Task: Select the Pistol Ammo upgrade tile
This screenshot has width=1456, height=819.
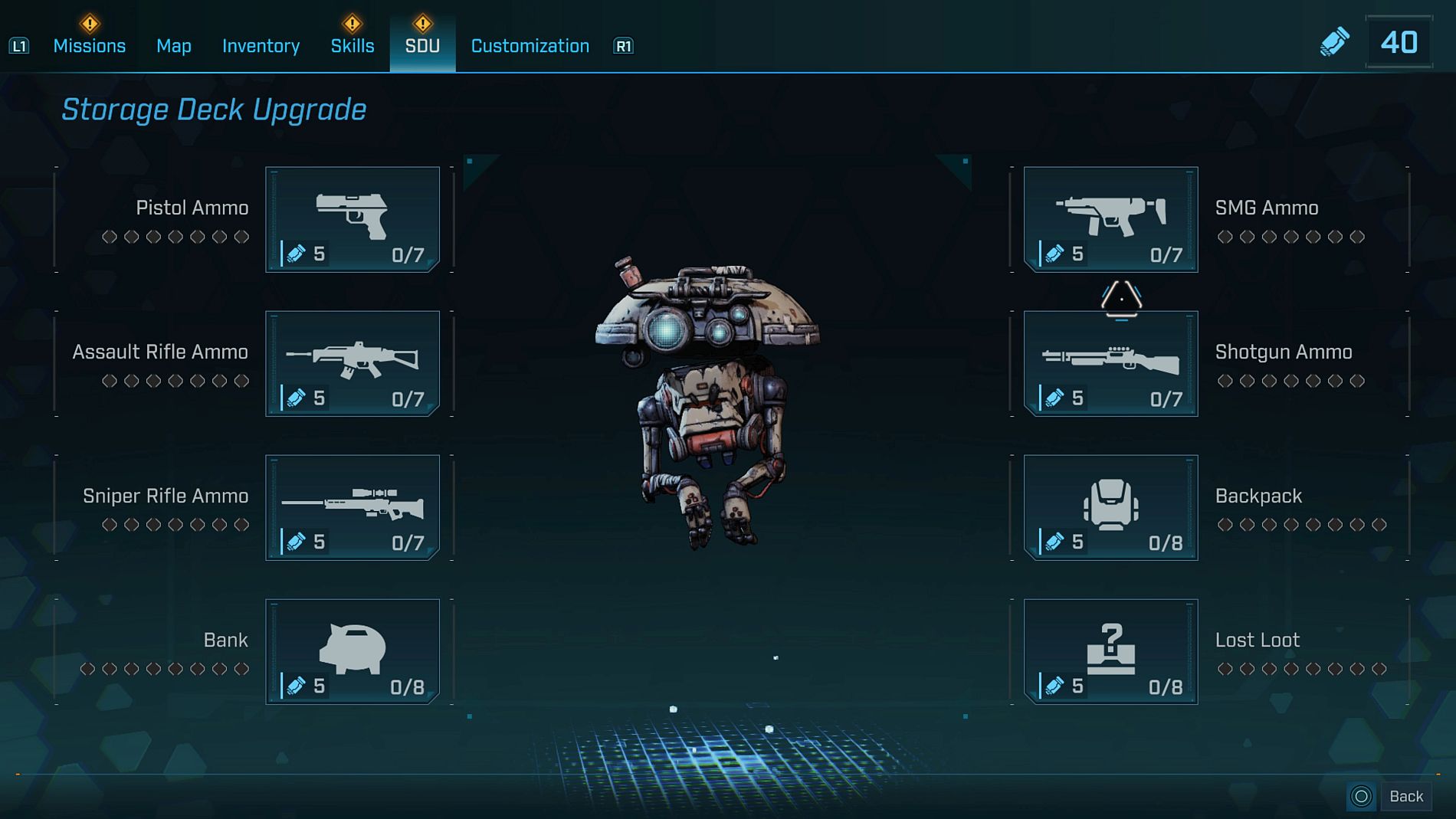Action: pos(353,219)
